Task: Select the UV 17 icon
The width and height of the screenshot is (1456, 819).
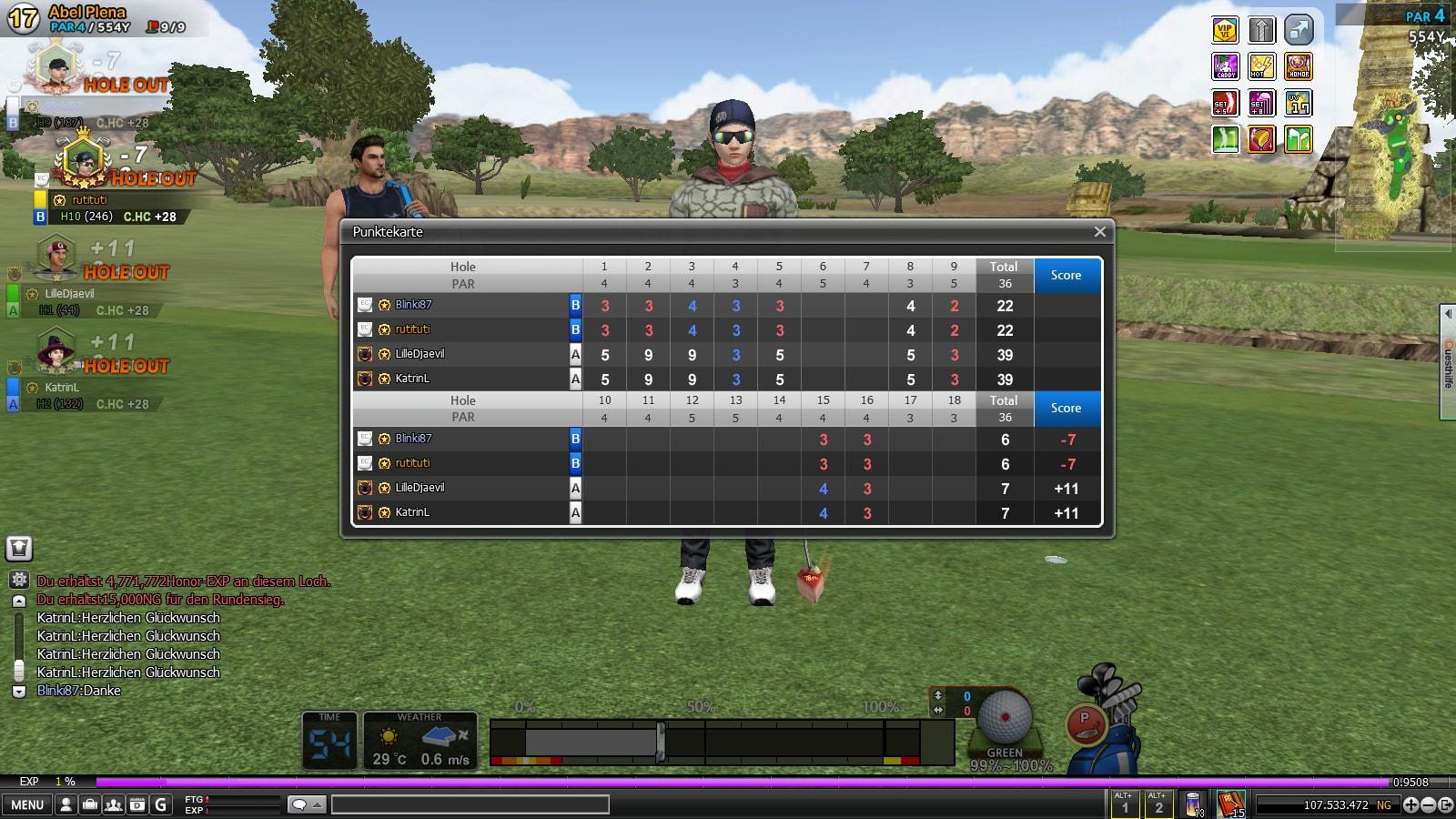Action: [x=1299, y=103]
